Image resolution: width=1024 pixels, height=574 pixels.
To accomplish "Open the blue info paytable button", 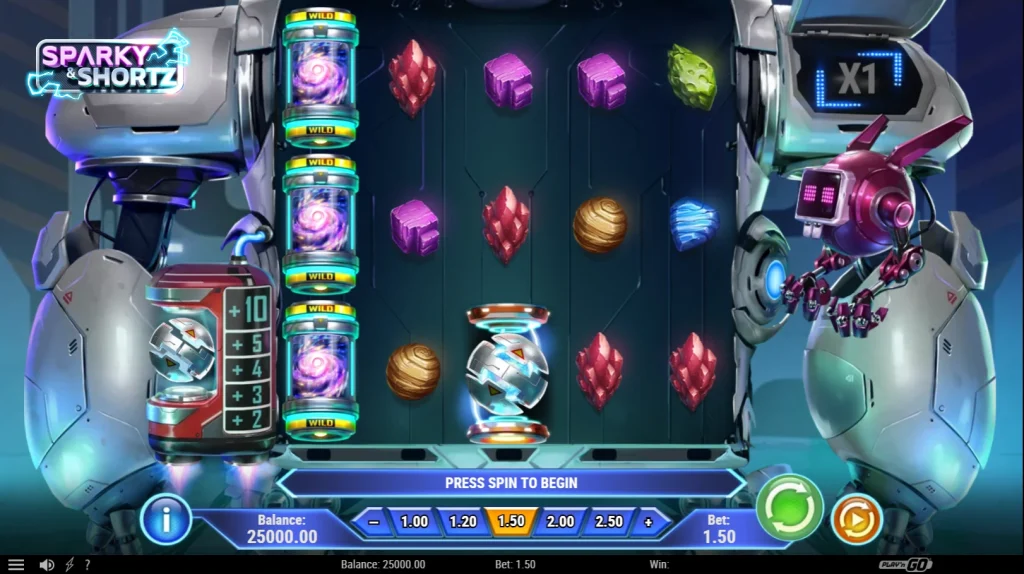I will point(165,519).
